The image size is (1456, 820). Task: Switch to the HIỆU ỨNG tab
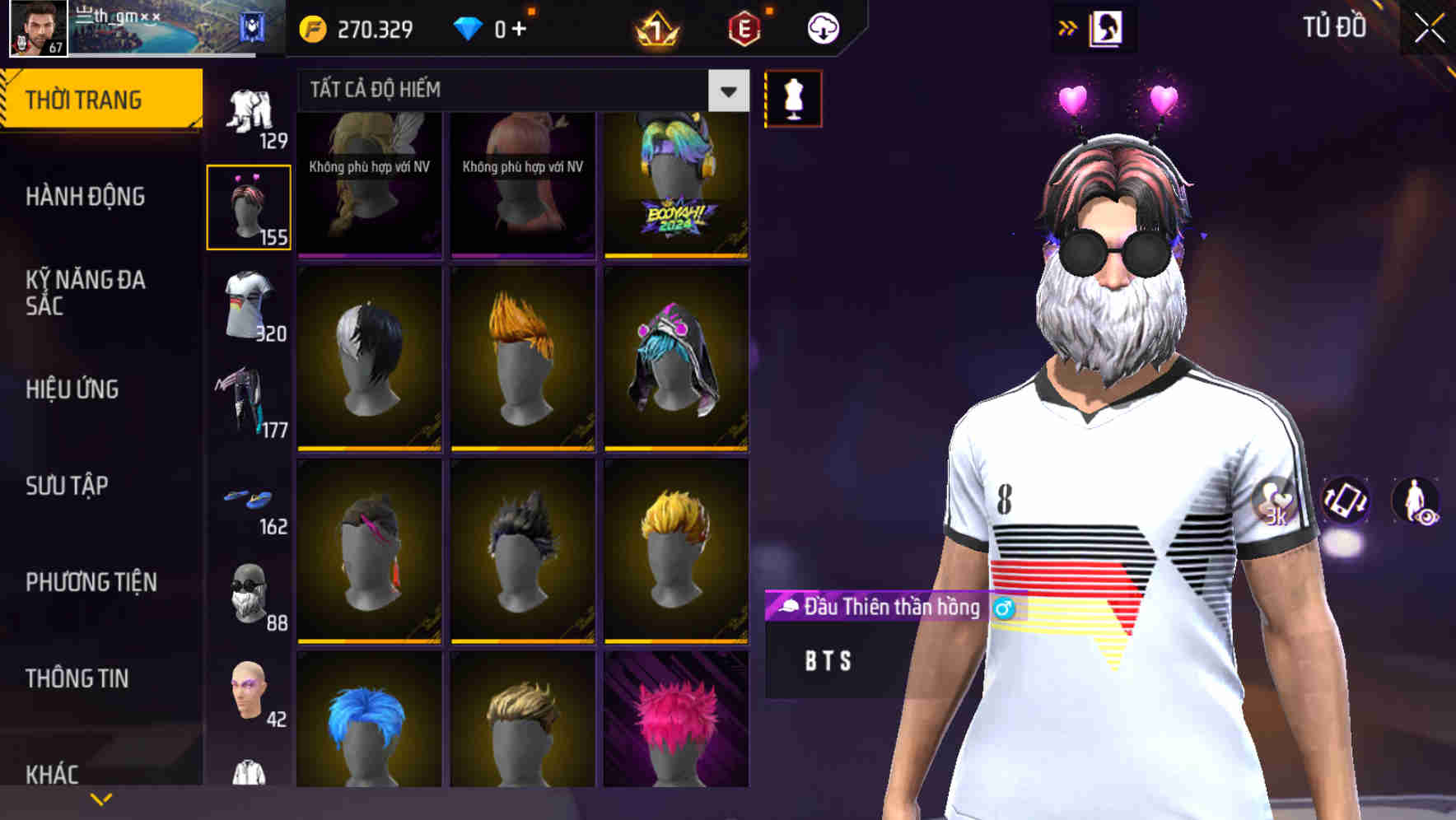[74, 389]
